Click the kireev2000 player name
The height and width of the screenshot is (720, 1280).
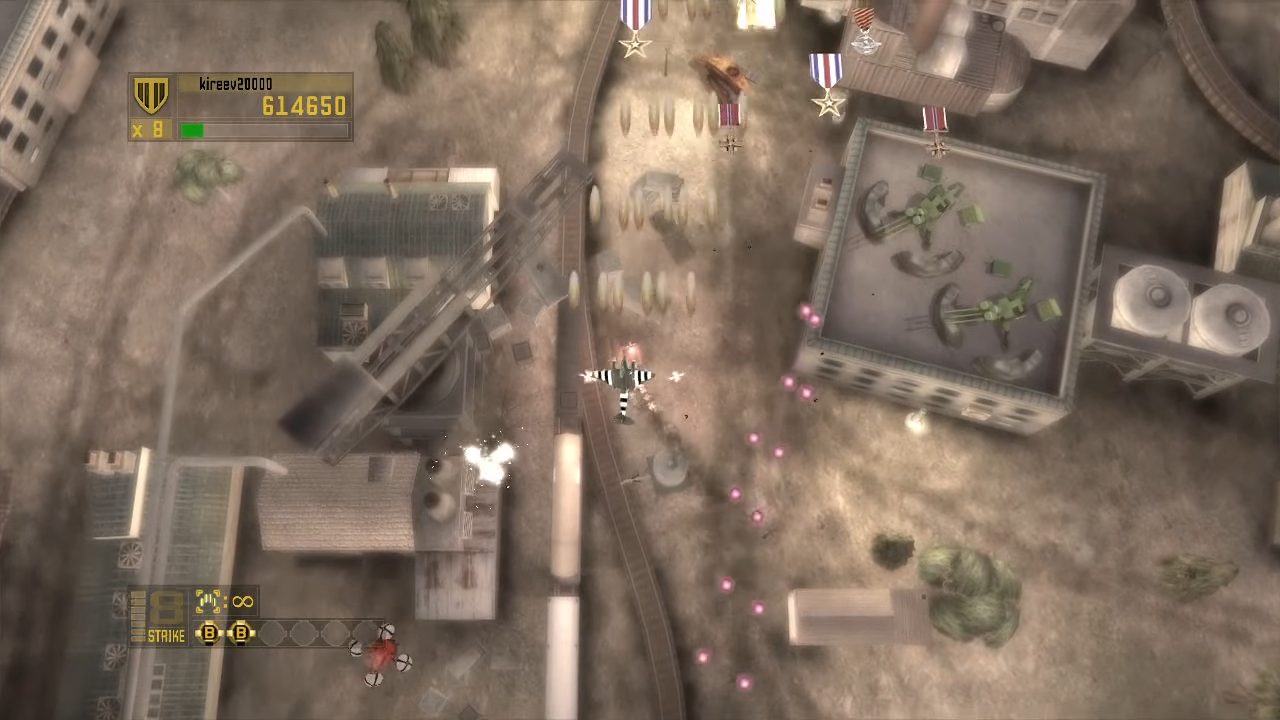tap(235, 83)
